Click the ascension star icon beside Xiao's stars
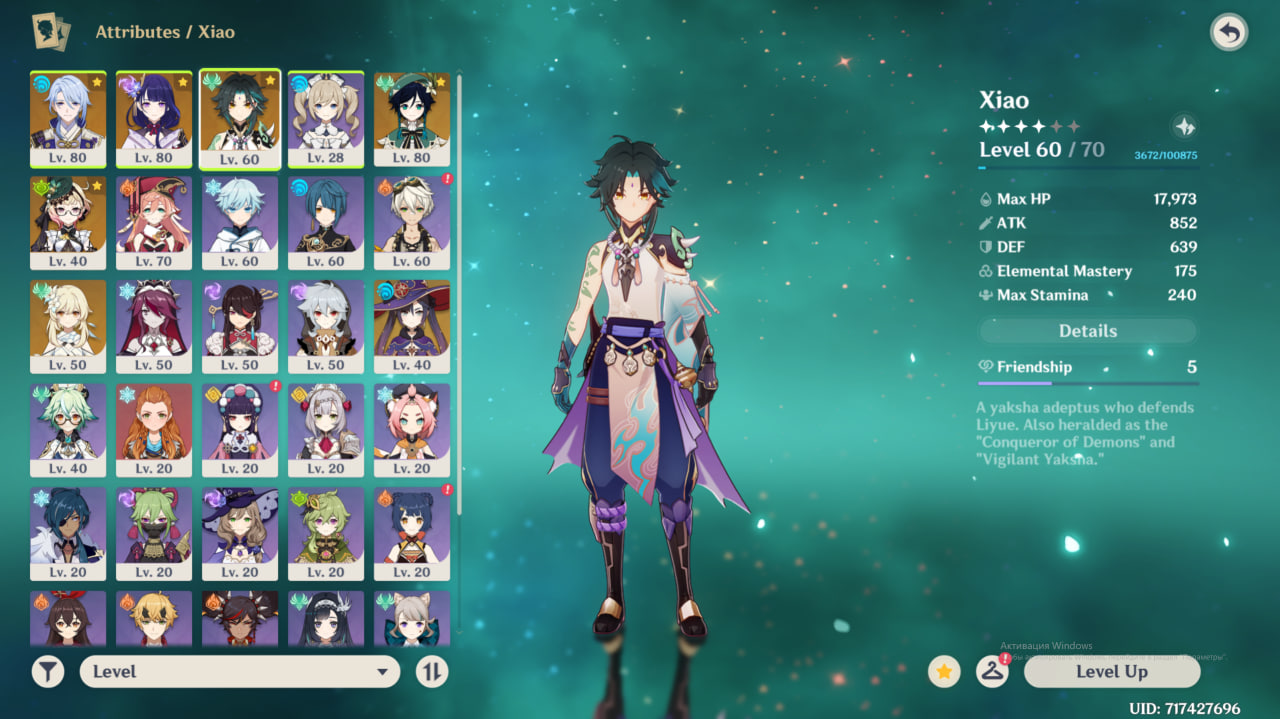Viewport: 1280px width, 719px height. (x=1184, y=127)
